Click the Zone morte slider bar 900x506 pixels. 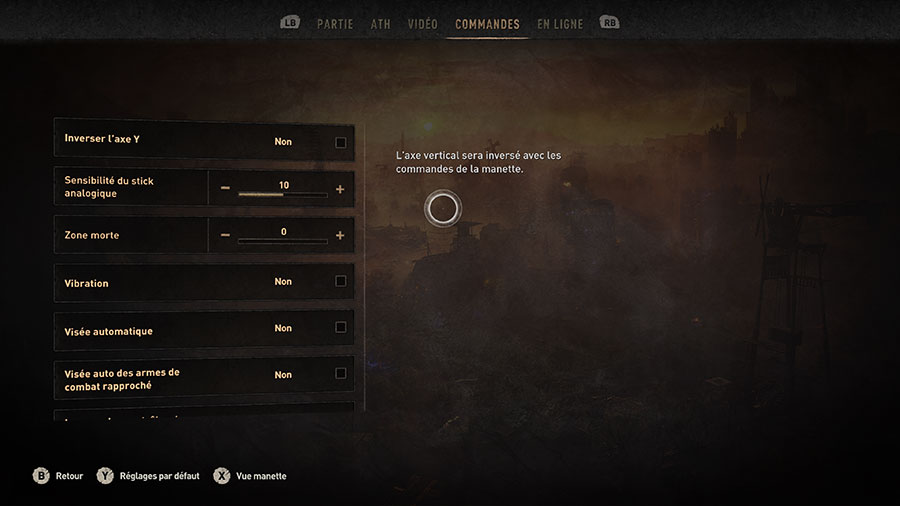point(283,241)
